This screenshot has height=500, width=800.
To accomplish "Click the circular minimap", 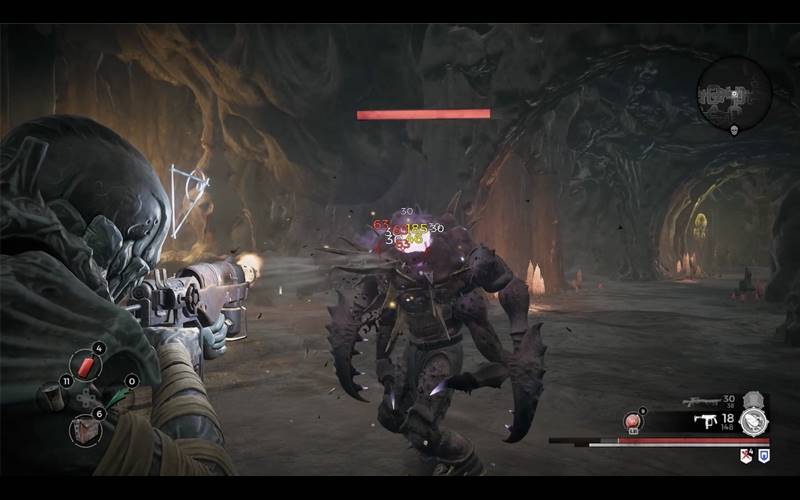I will pos(734,92).
